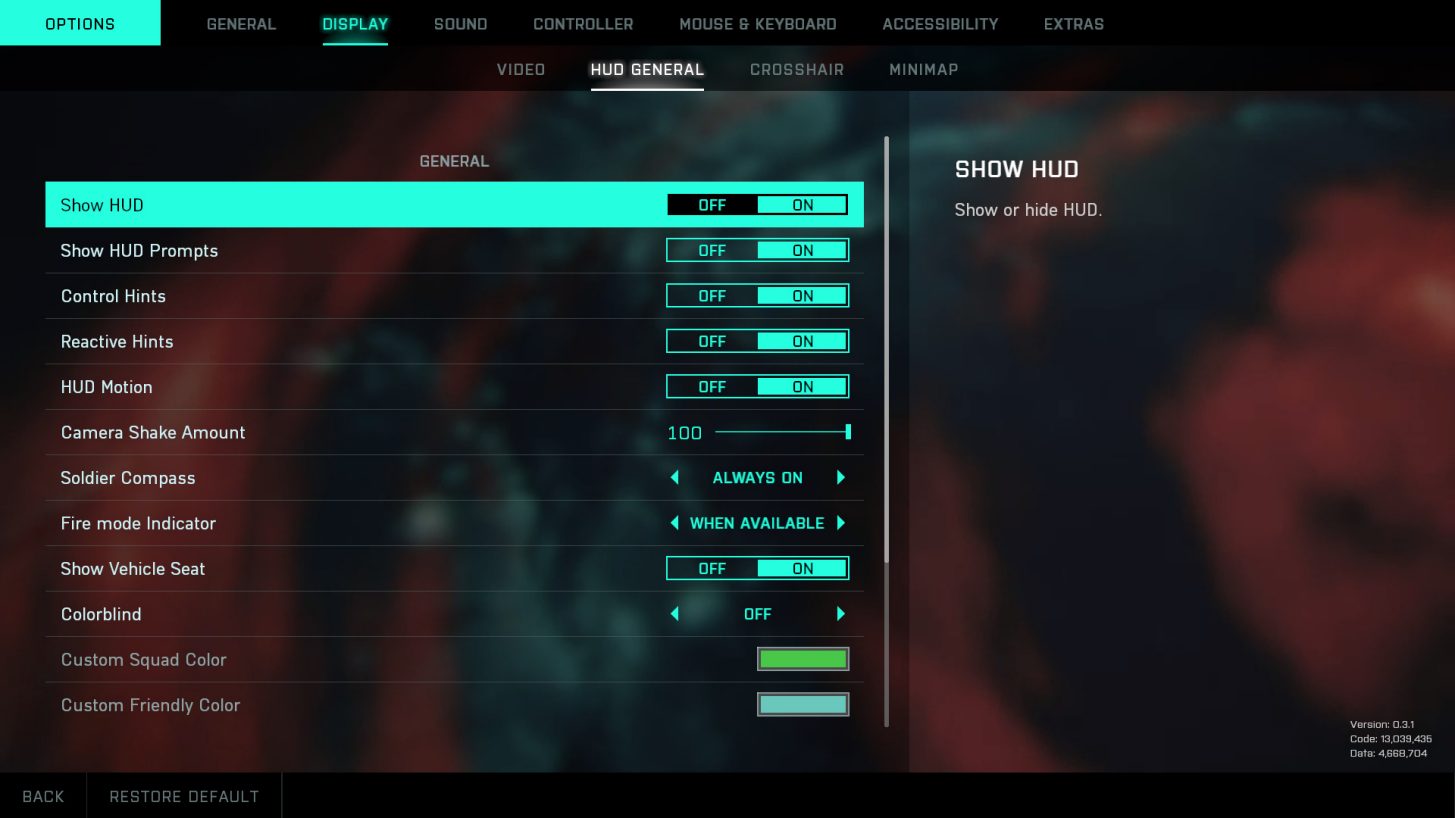Viewport: 1455px width, 818px height.
Task: Open the ACCESSIBILITY tab
Action: click(939, 23)
